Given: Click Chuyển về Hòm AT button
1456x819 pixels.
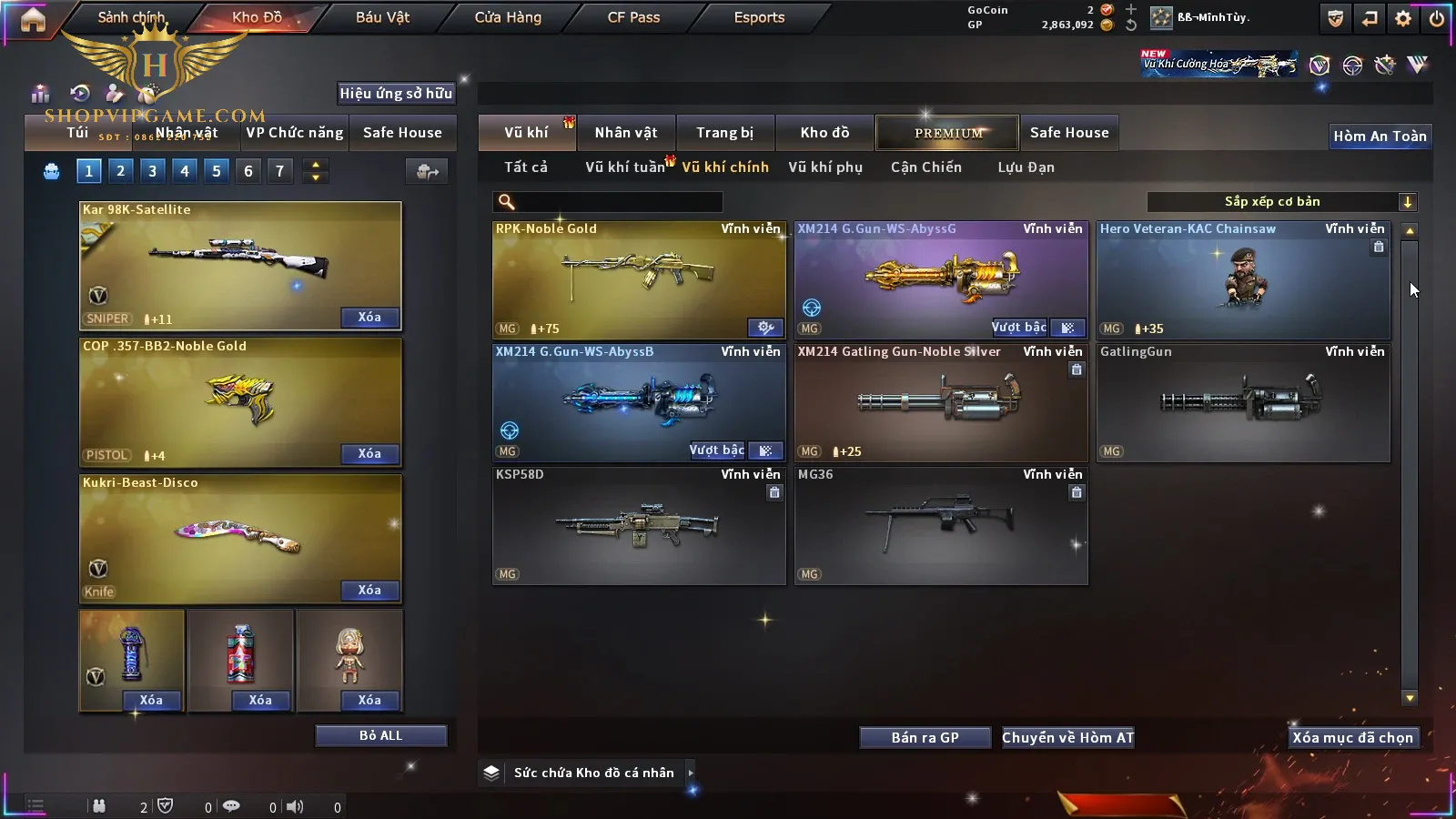Looking at the screenshot, I should [1067, 738].
